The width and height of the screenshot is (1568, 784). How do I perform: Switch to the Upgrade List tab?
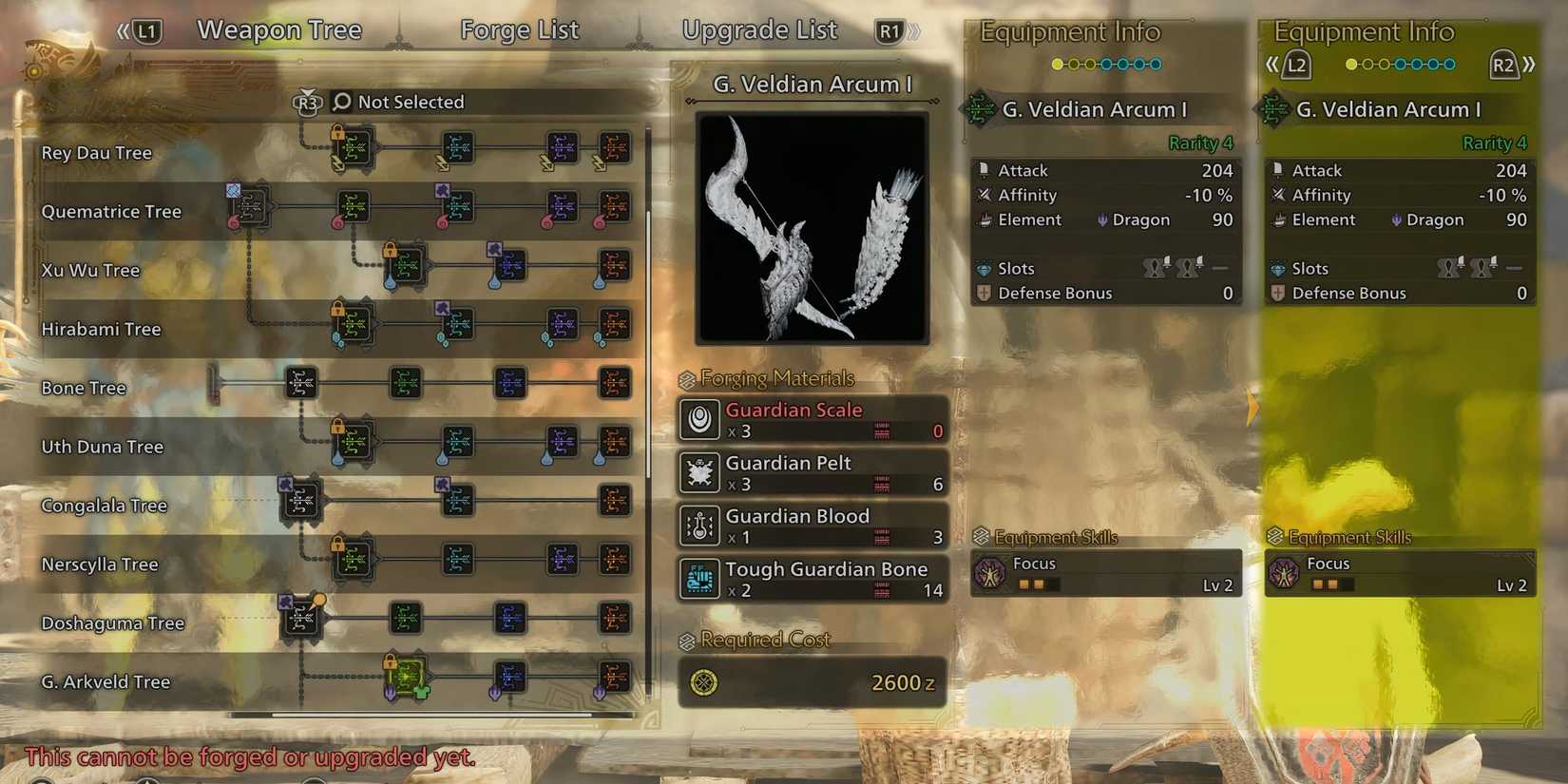pyautogui.click(x=759, y=30)
